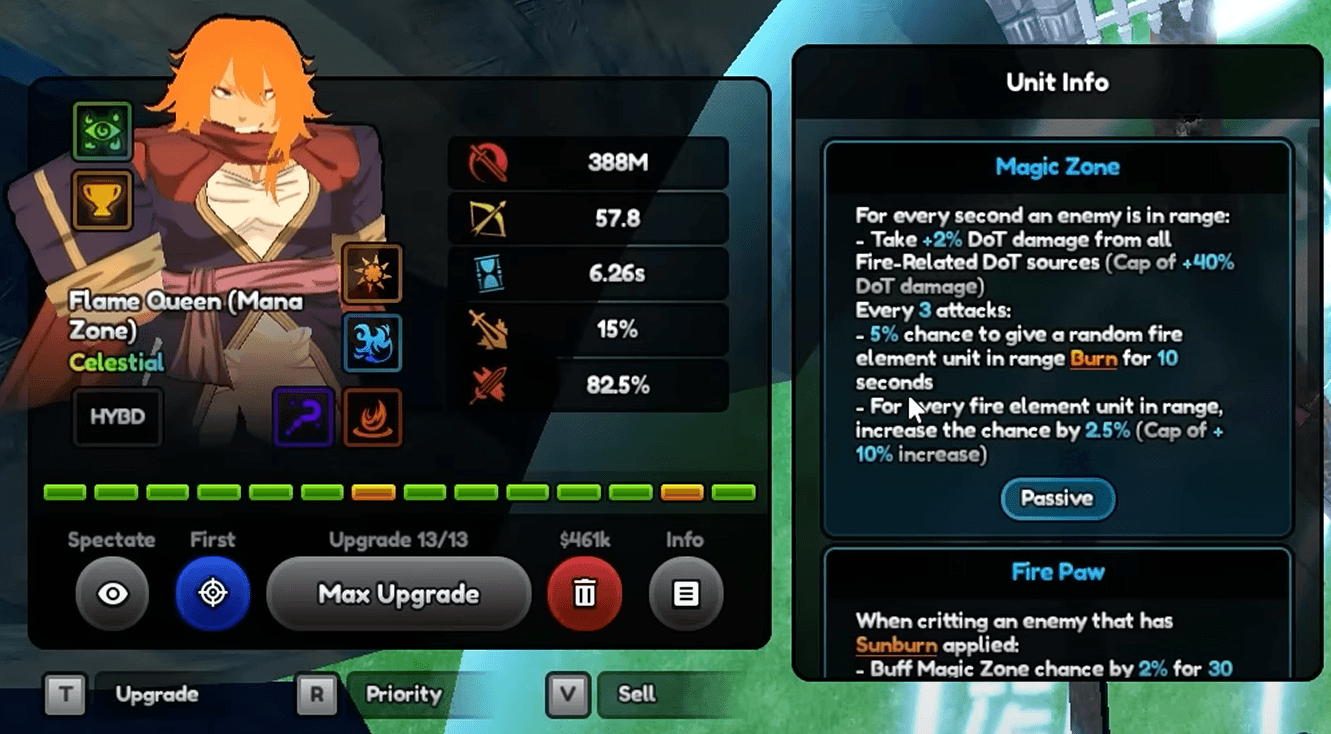
Task: Toggle the First targeting priority button
Action: click(213, 593)
